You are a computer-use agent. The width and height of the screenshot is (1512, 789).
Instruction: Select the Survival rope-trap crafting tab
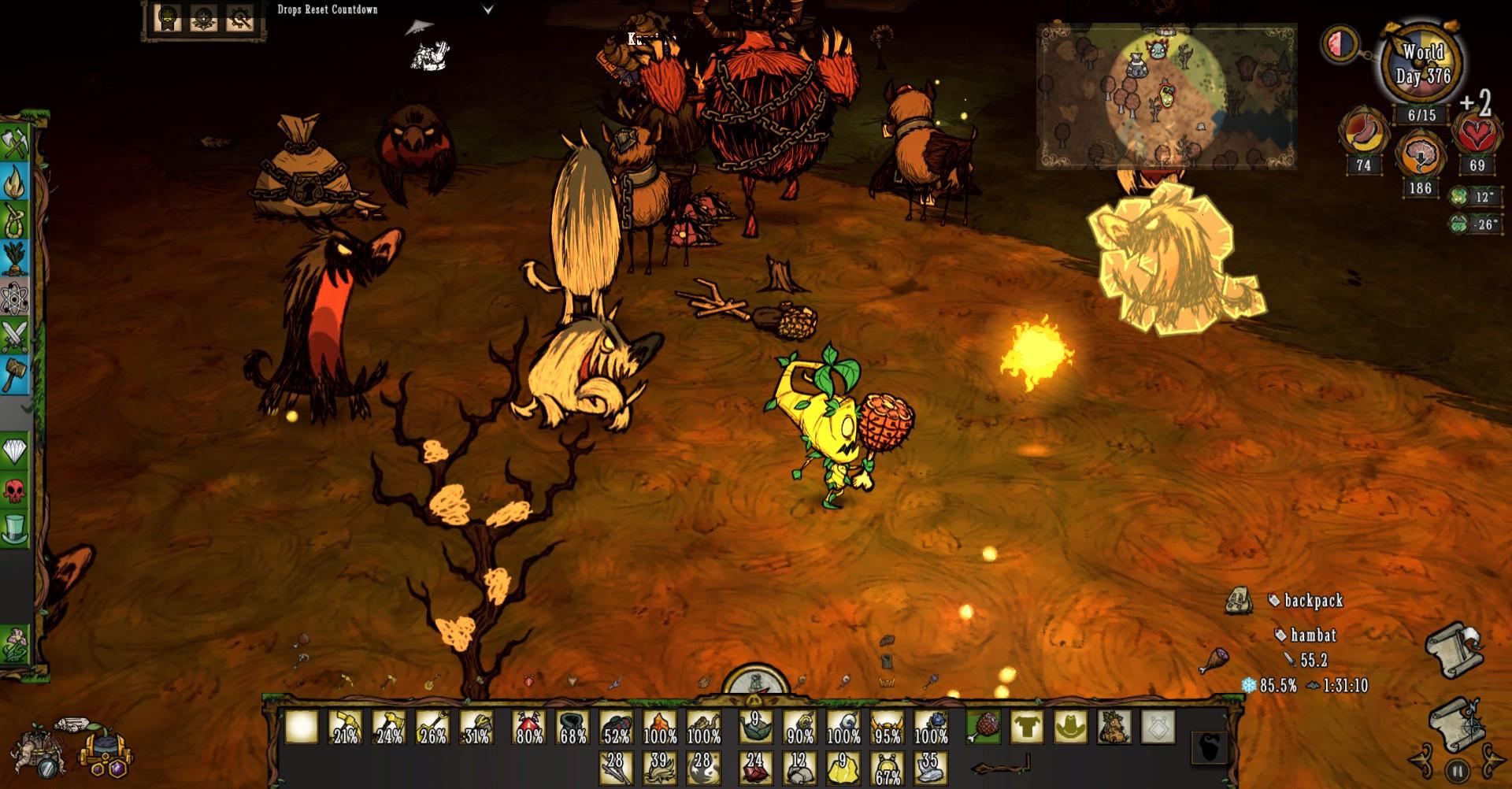point(15,221)
